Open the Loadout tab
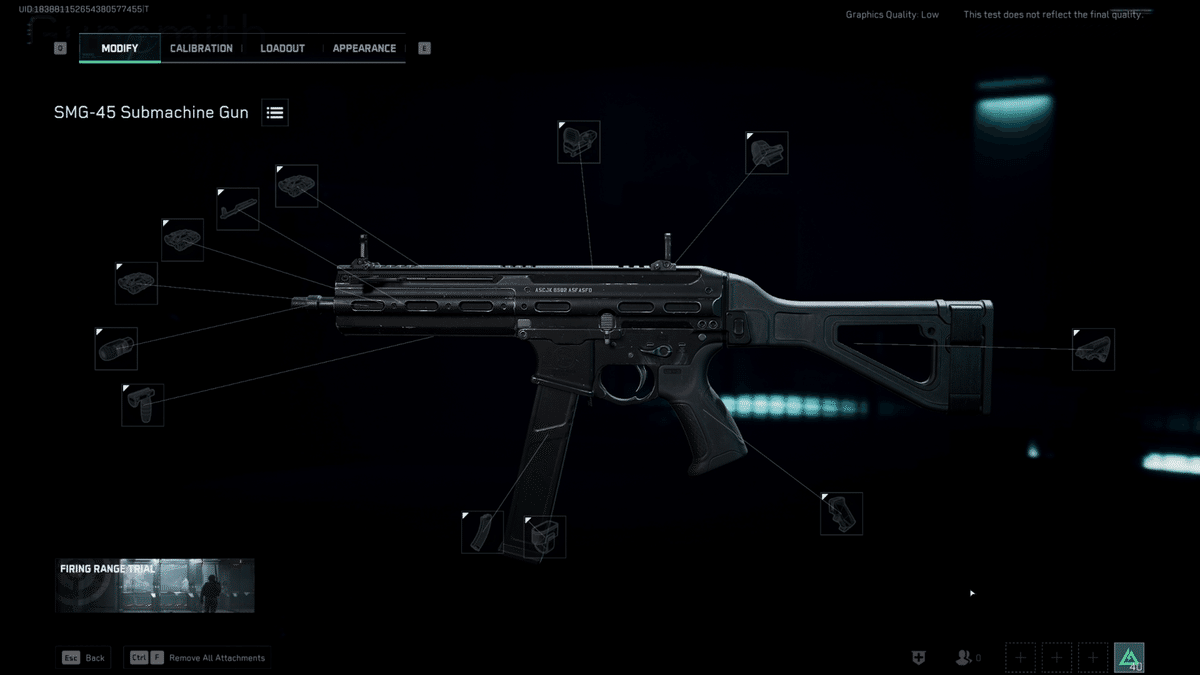This screenshot has height=675, width=1200. coord(282,48)
